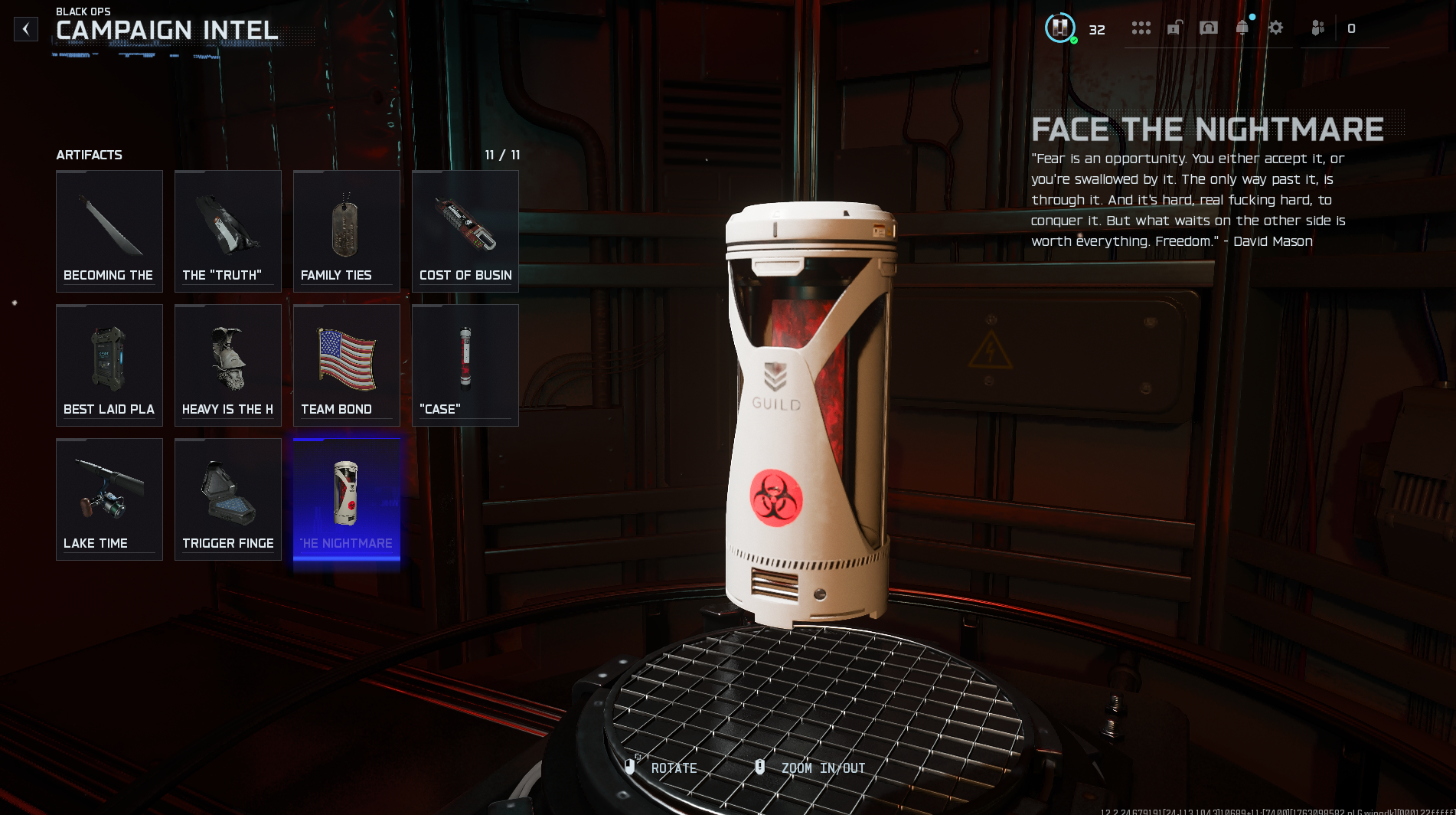Screen dimensions: 1456x815
Task: Click the back arrow to leave Campaign Intel
Action: 26,28
